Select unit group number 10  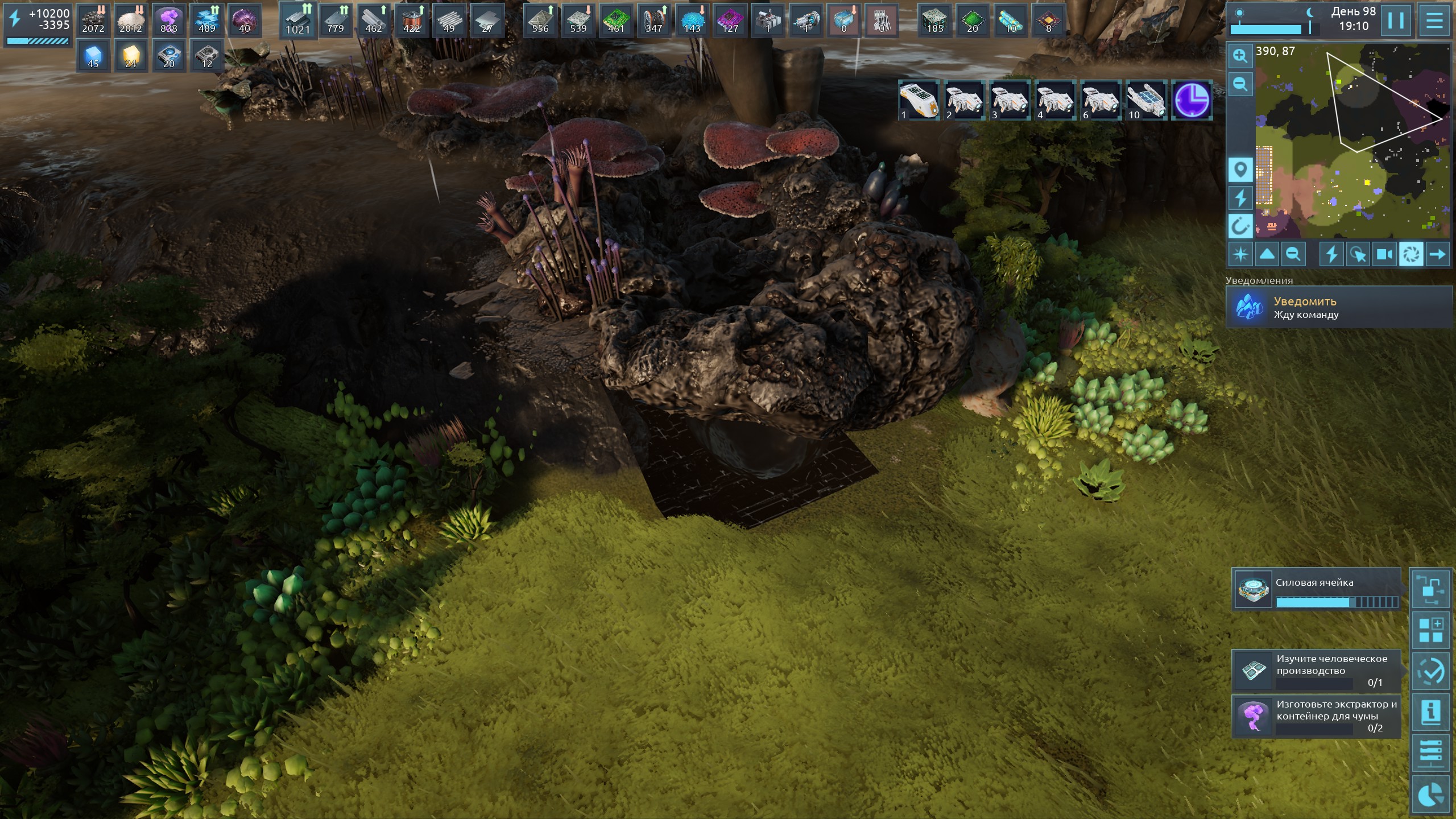tap(1146, 101)
